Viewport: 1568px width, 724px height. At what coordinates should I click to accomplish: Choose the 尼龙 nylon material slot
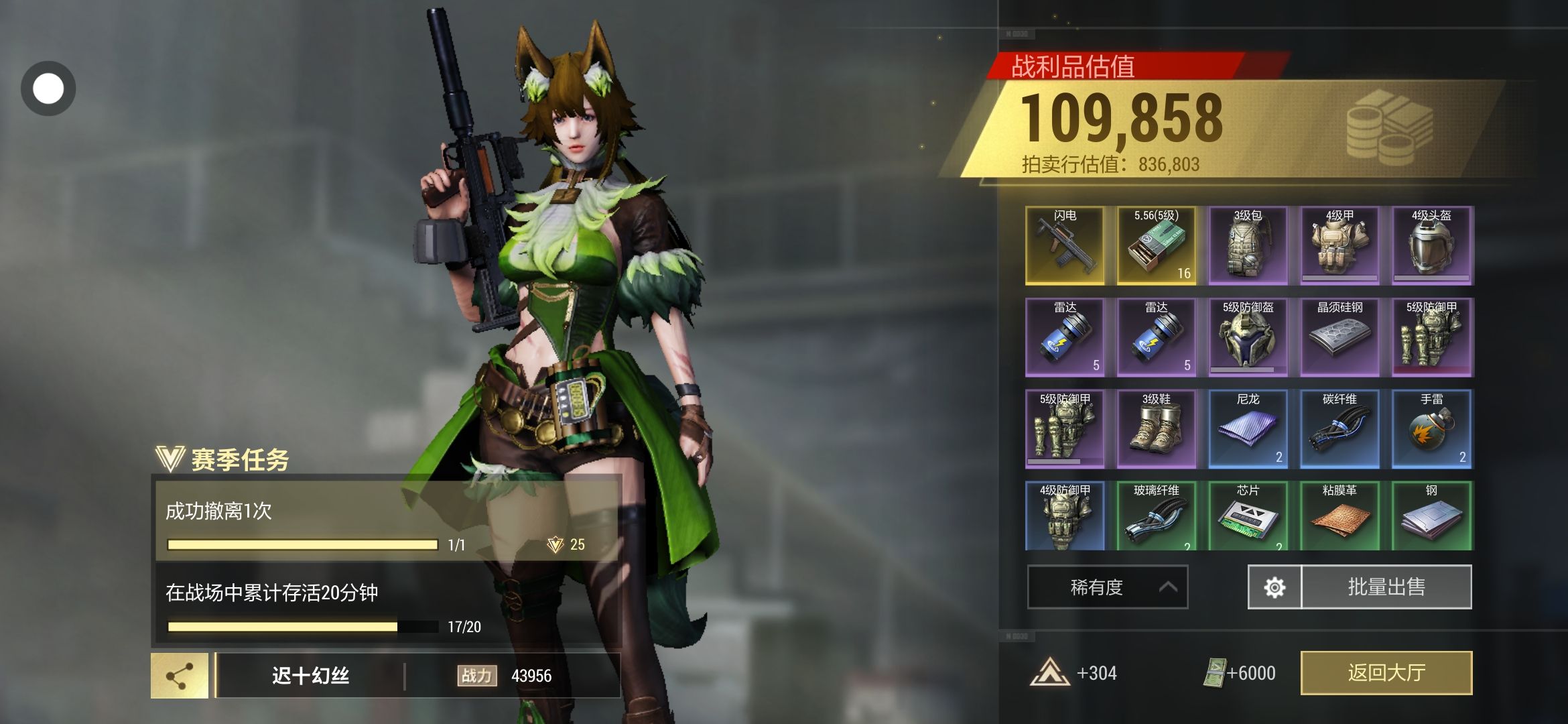coord(1248,428)
